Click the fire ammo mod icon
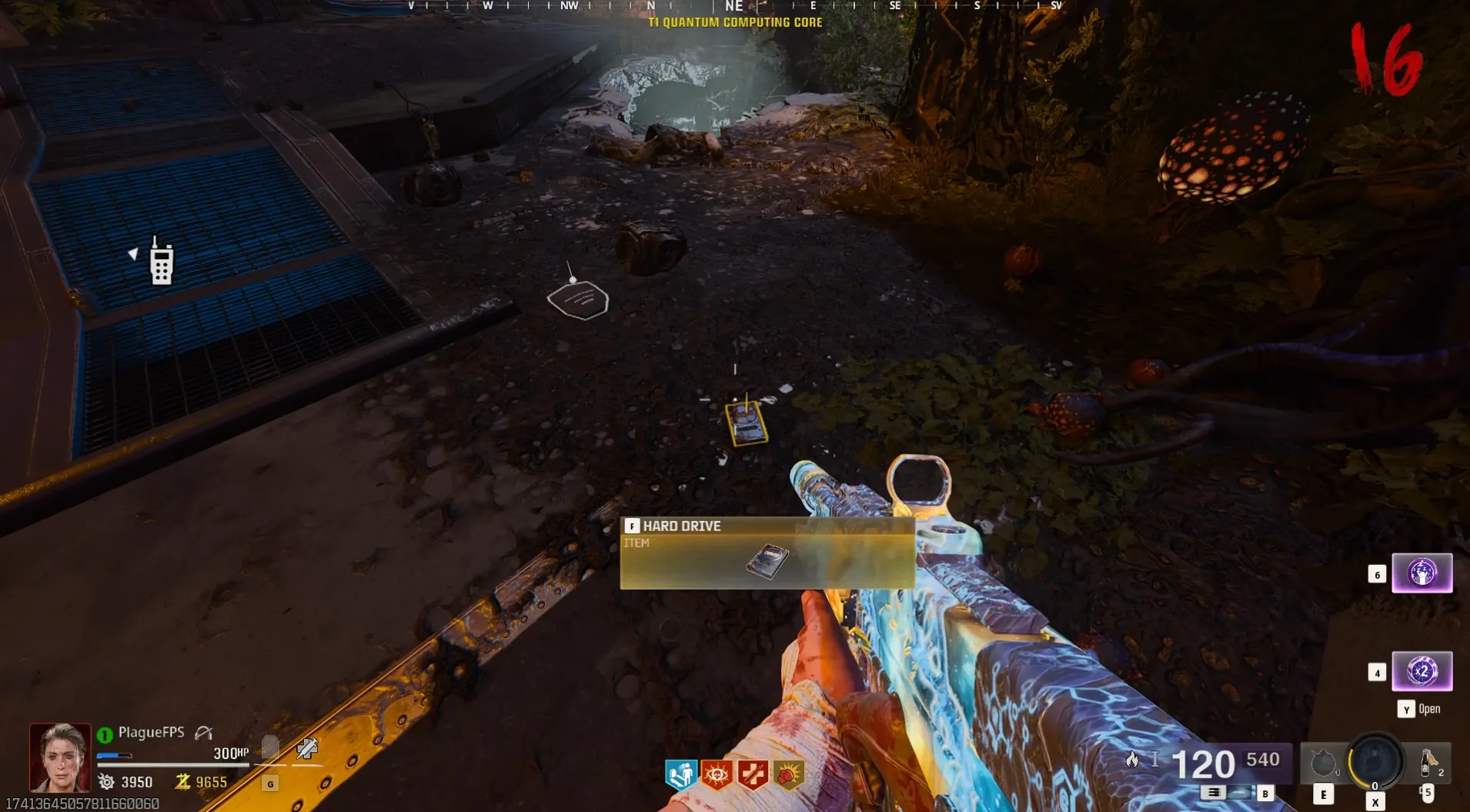This screenshot has height=812, width=1470. [x=1132, y=760]
